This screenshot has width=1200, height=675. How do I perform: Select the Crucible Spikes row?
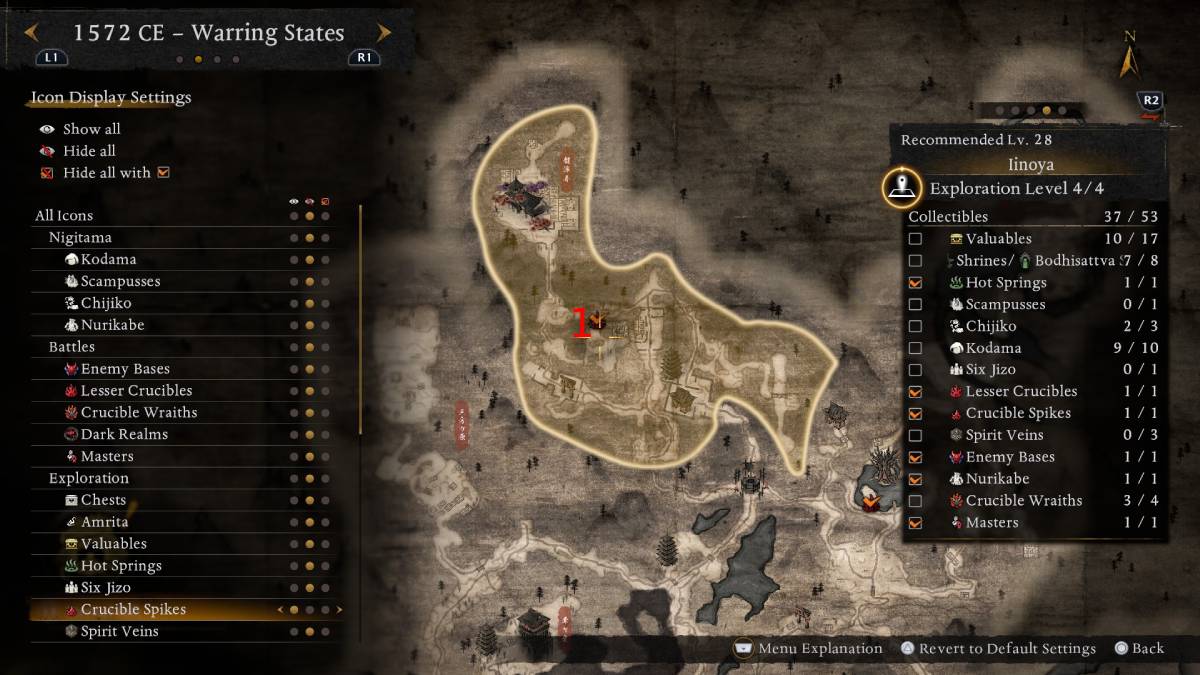click(133, 609)
